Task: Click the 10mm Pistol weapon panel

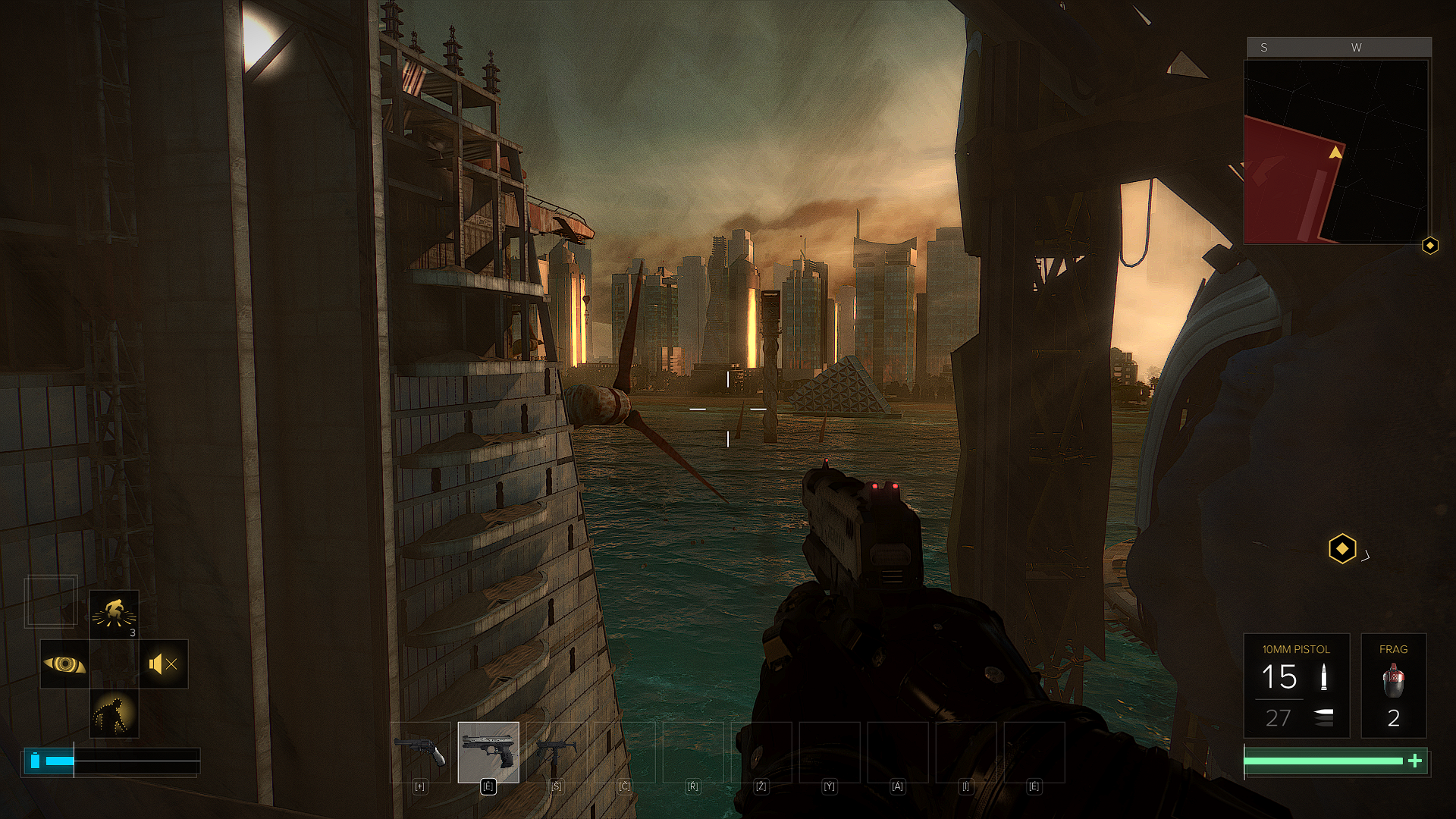Action: pyautogui.click(x=1296, y=686)
